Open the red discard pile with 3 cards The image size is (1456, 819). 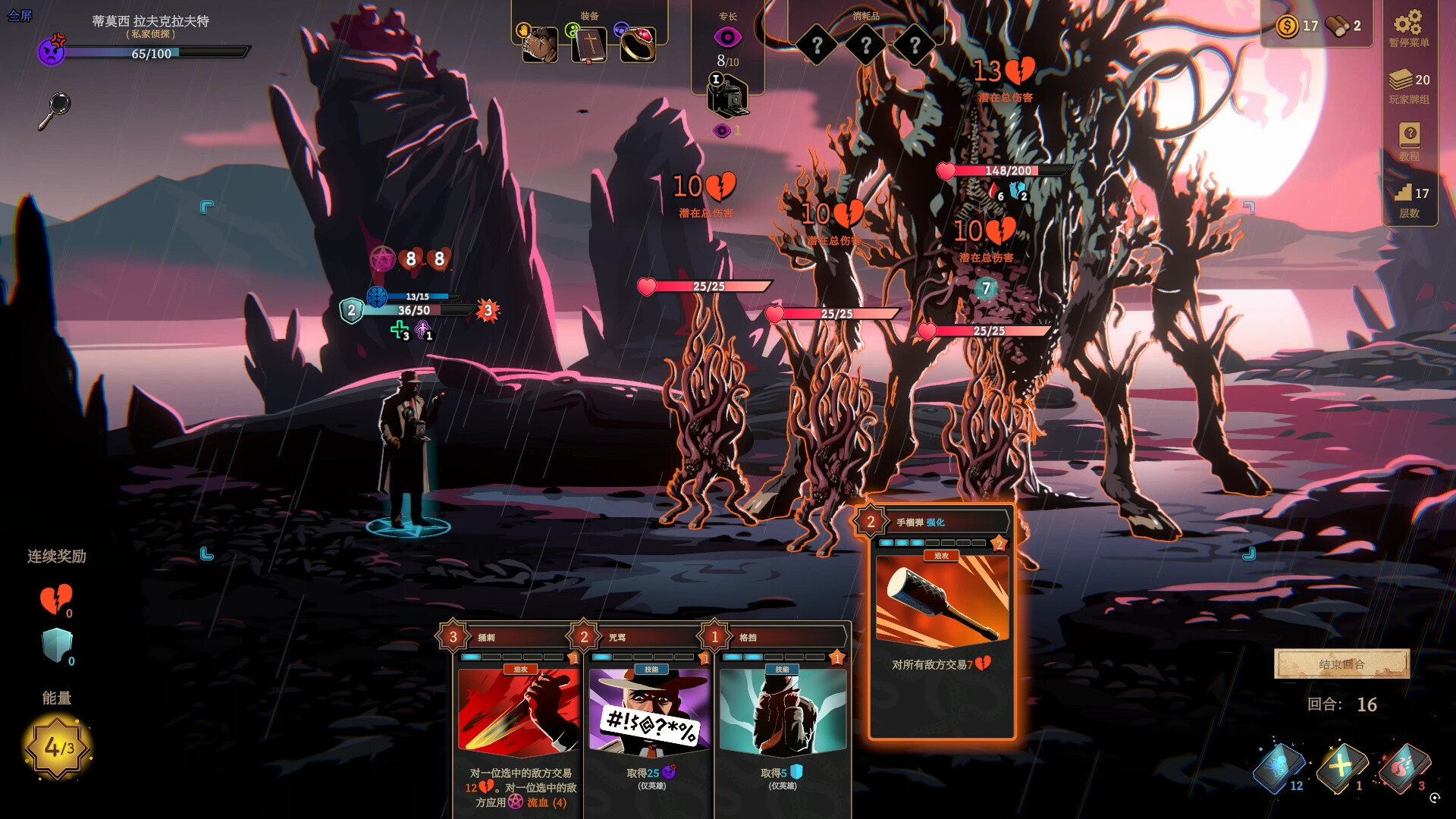[x=1404, y=767]
